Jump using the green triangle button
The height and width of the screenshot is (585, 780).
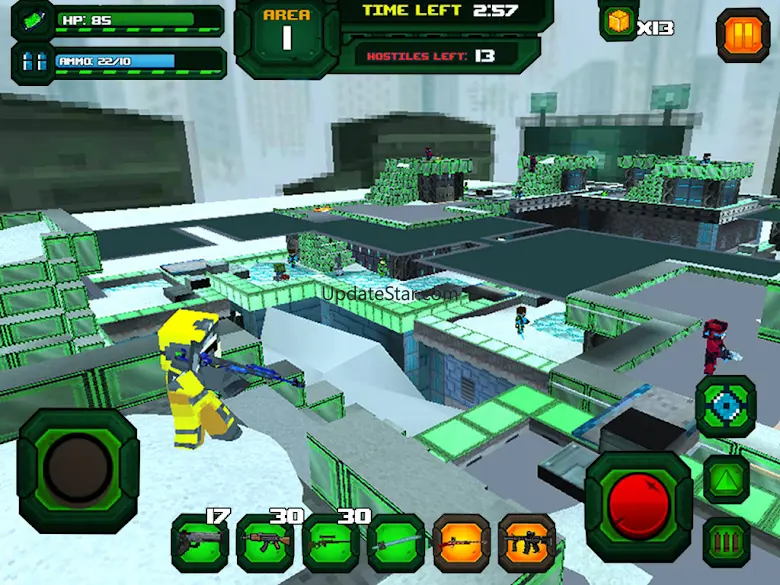coord(726,478)
